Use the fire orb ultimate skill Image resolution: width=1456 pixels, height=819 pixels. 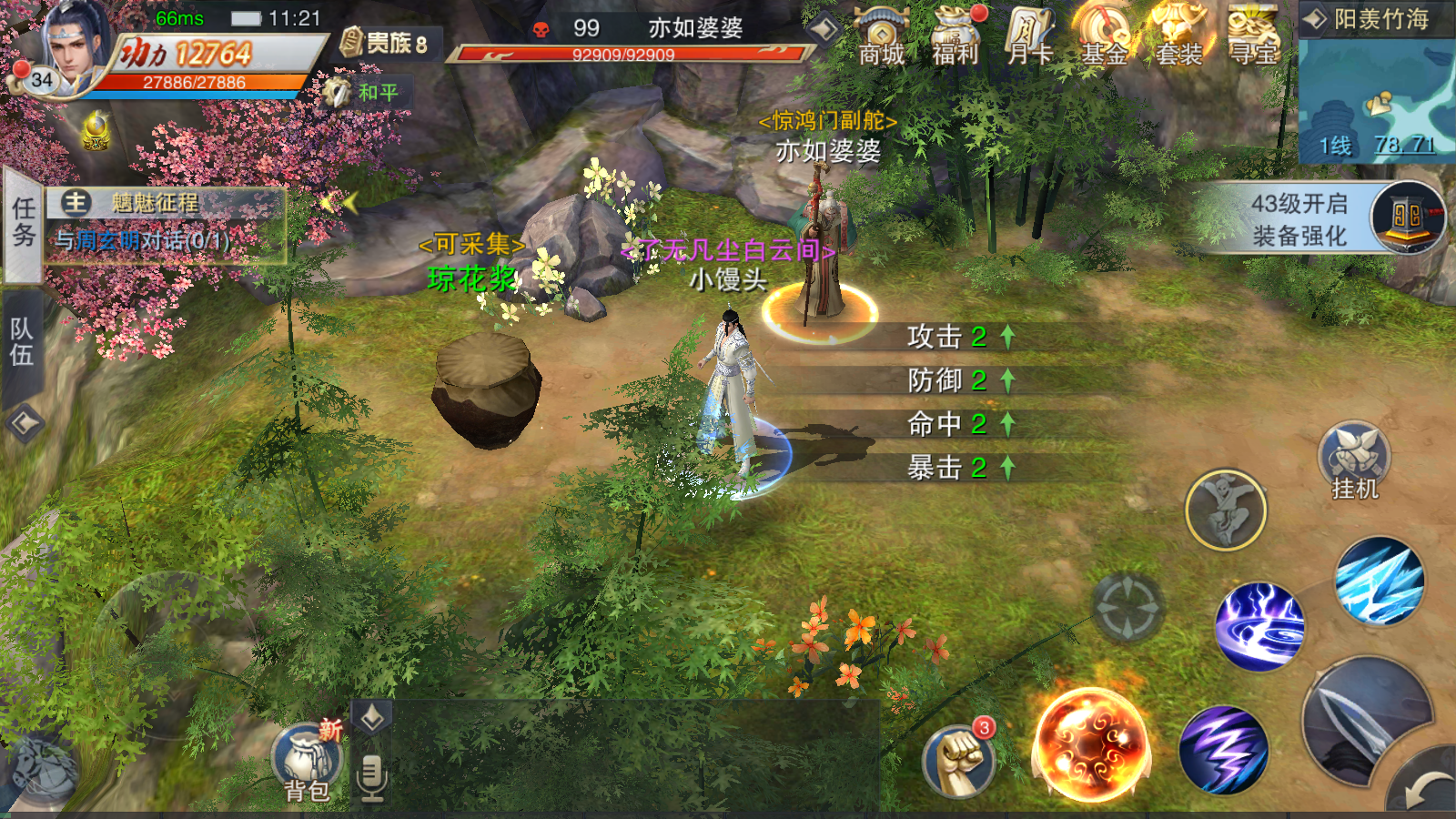point(1091,744)
